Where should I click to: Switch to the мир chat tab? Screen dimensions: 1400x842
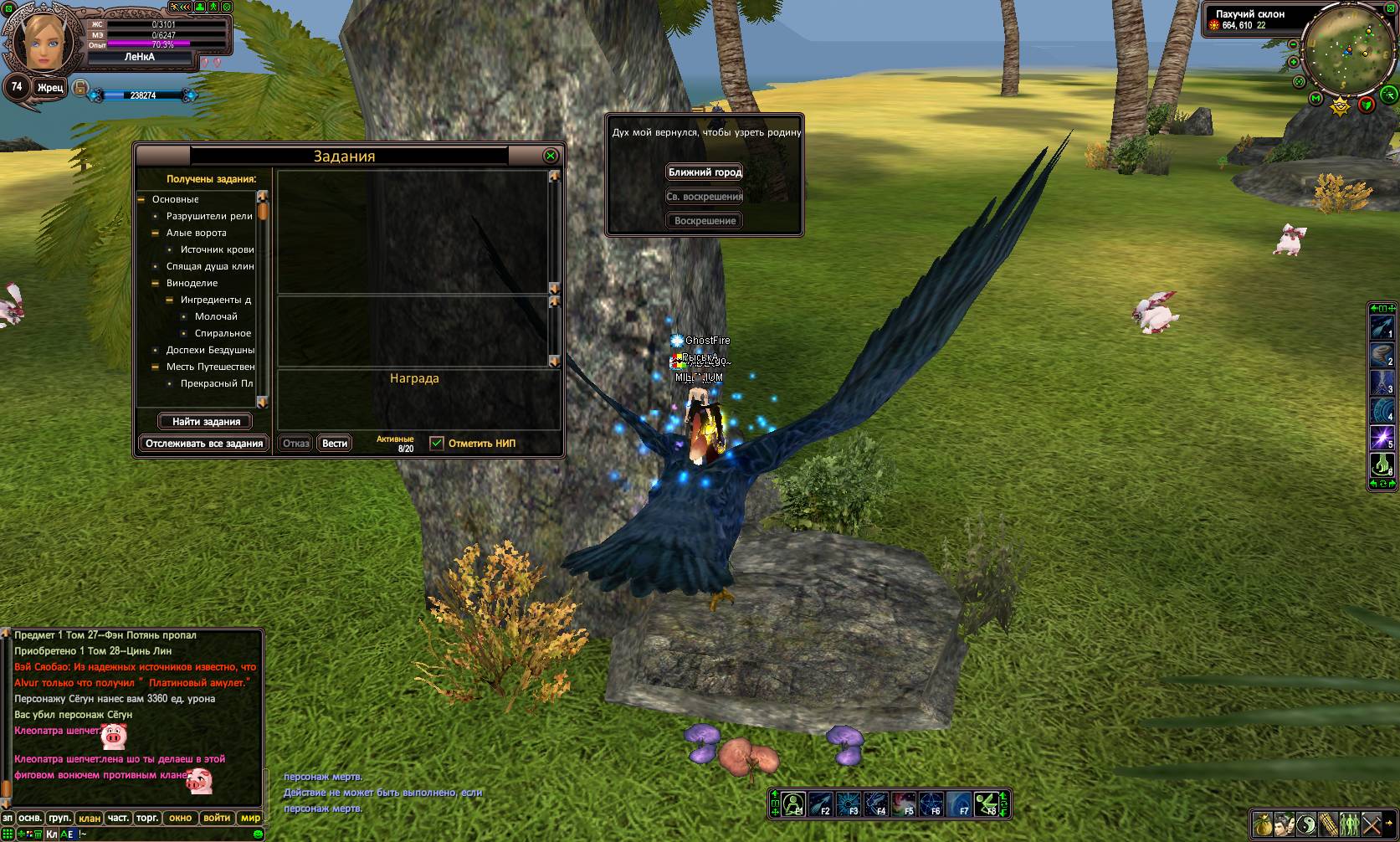coord(250,818)
